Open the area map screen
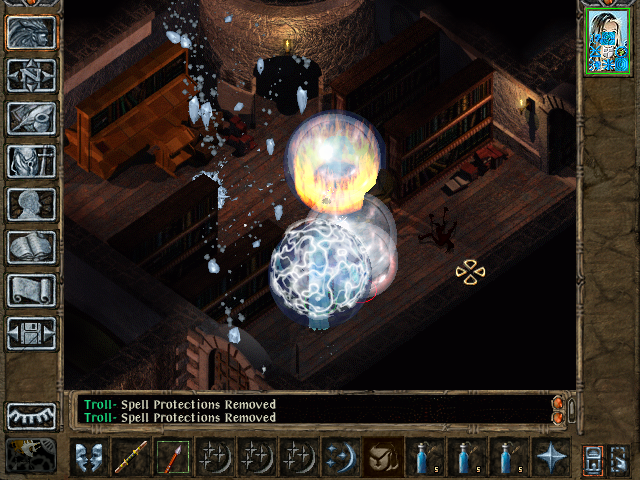This screenshot has height=480, width=640. pos(31,75)
